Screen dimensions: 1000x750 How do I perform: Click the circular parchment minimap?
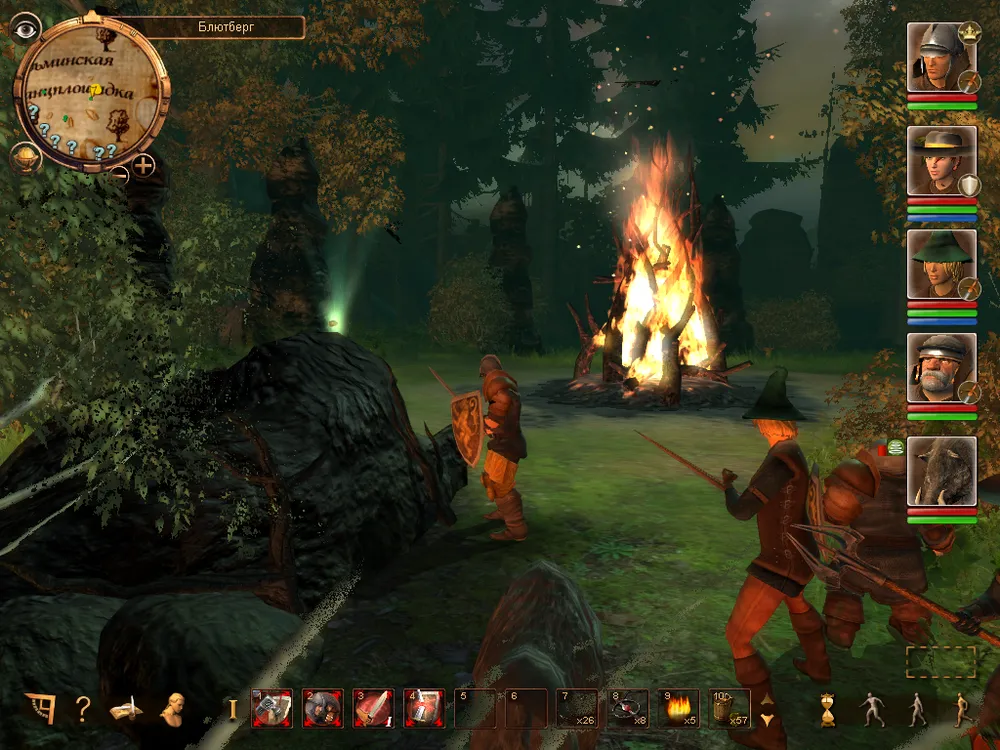90,90
